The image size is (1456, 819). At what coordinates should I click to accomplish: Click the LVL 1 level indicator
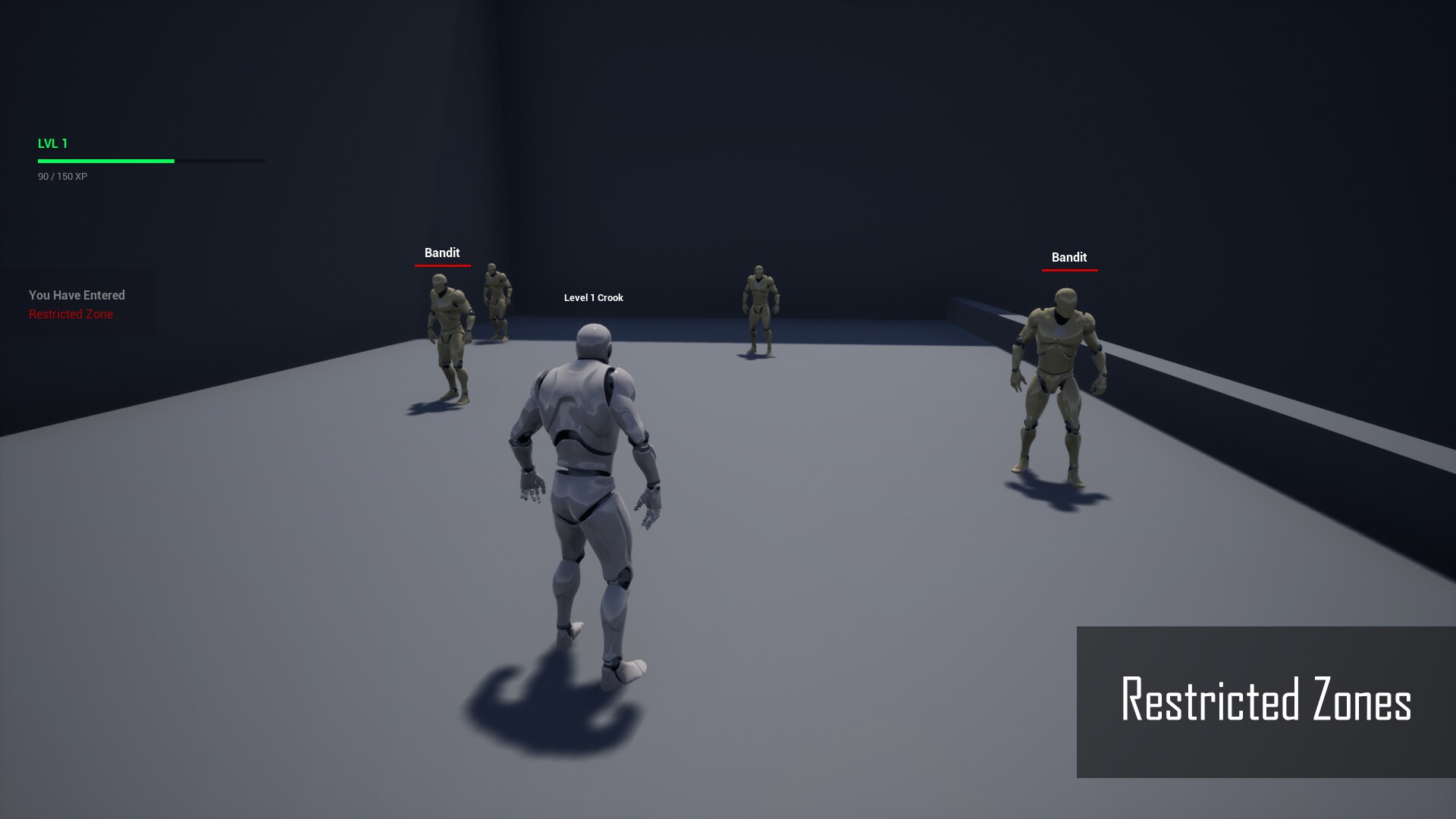point(53,143)
